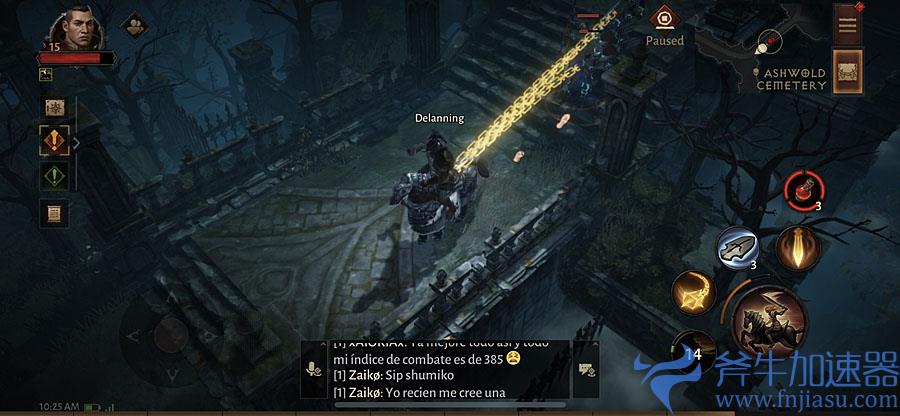Image resolution: width=900 pixels, height=416 pixels.
Task: Select the orange exclamation quest tracker
Action: coord(53,140)
